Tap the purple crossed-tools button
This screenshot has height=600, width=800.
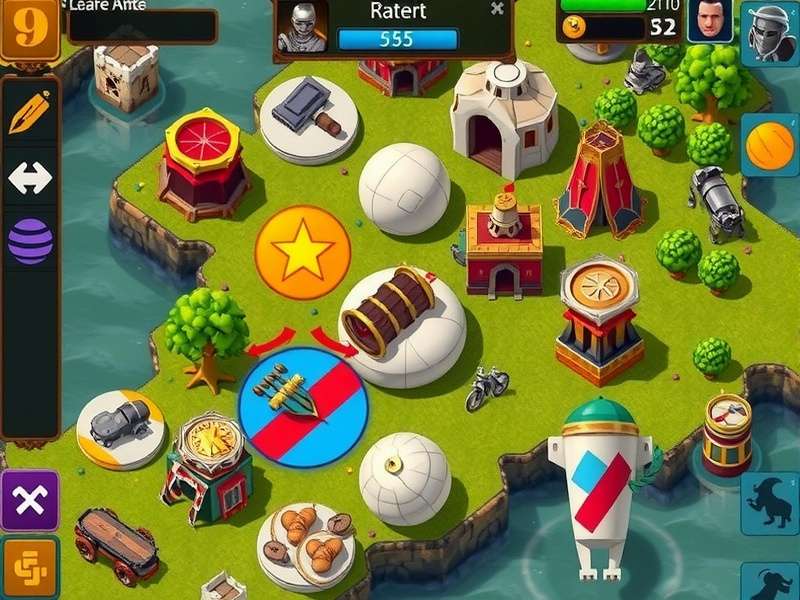(30, 499)
